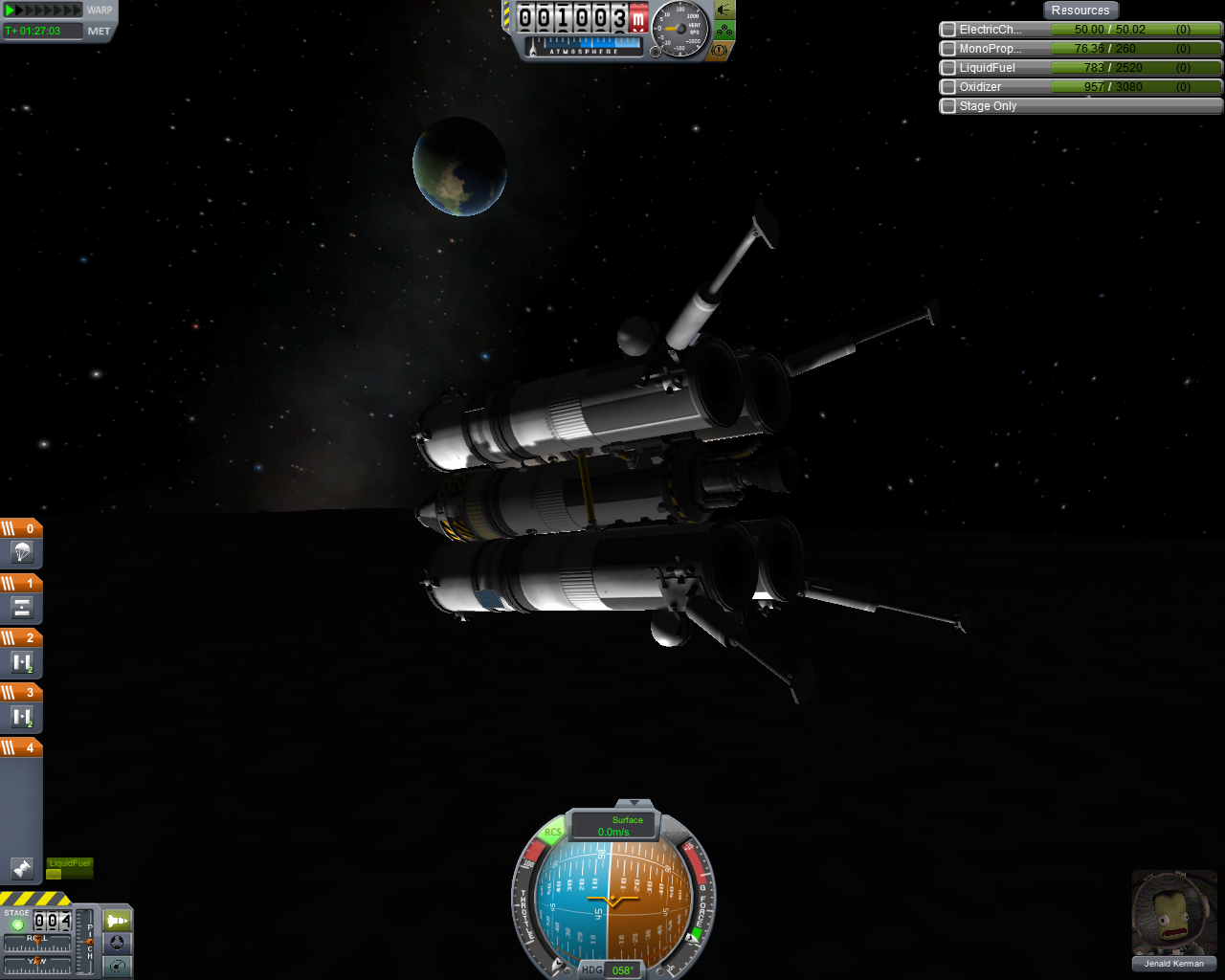Close the Resources panel tab
The height and width of the screenshot is (980, 1225).
[1080, 11]
